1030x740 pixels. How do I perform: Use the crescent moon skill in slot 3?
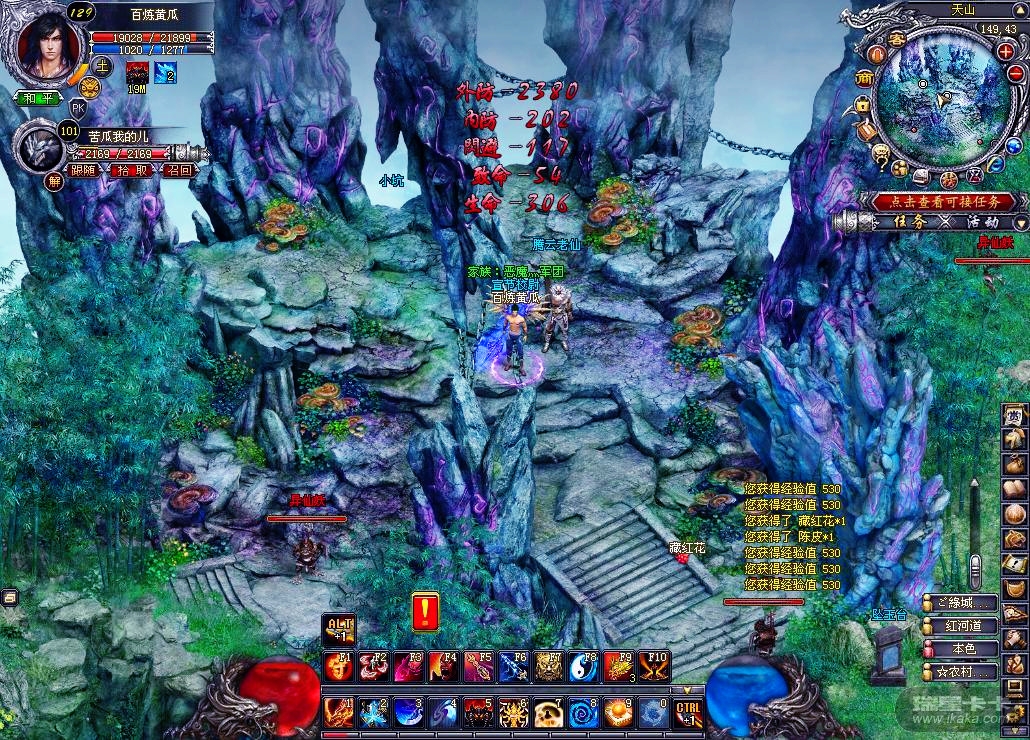pyautogui.click(x=407, y=713)
